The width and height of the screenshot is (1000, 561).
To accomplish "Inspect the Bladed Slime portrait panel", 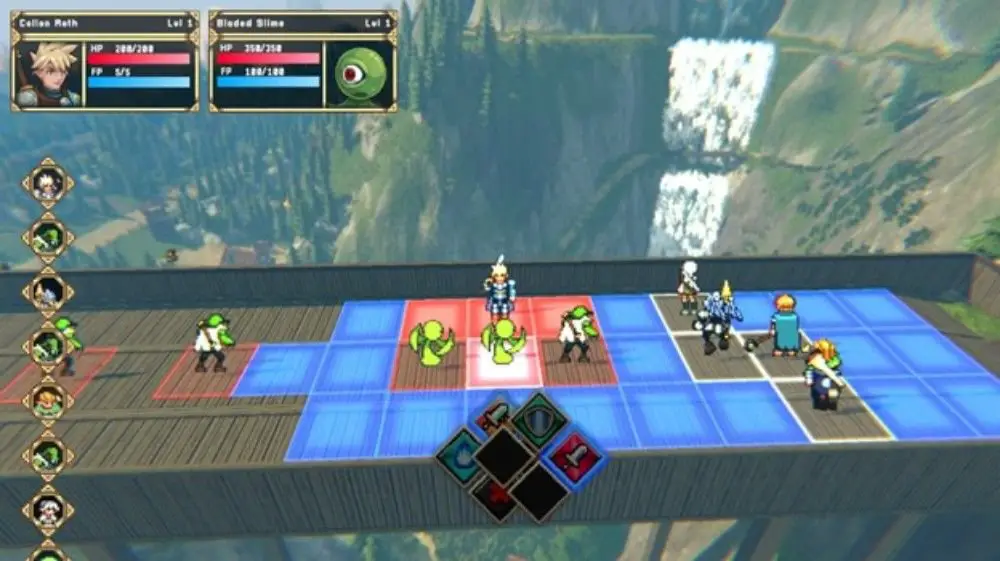I will click(359, 74).
